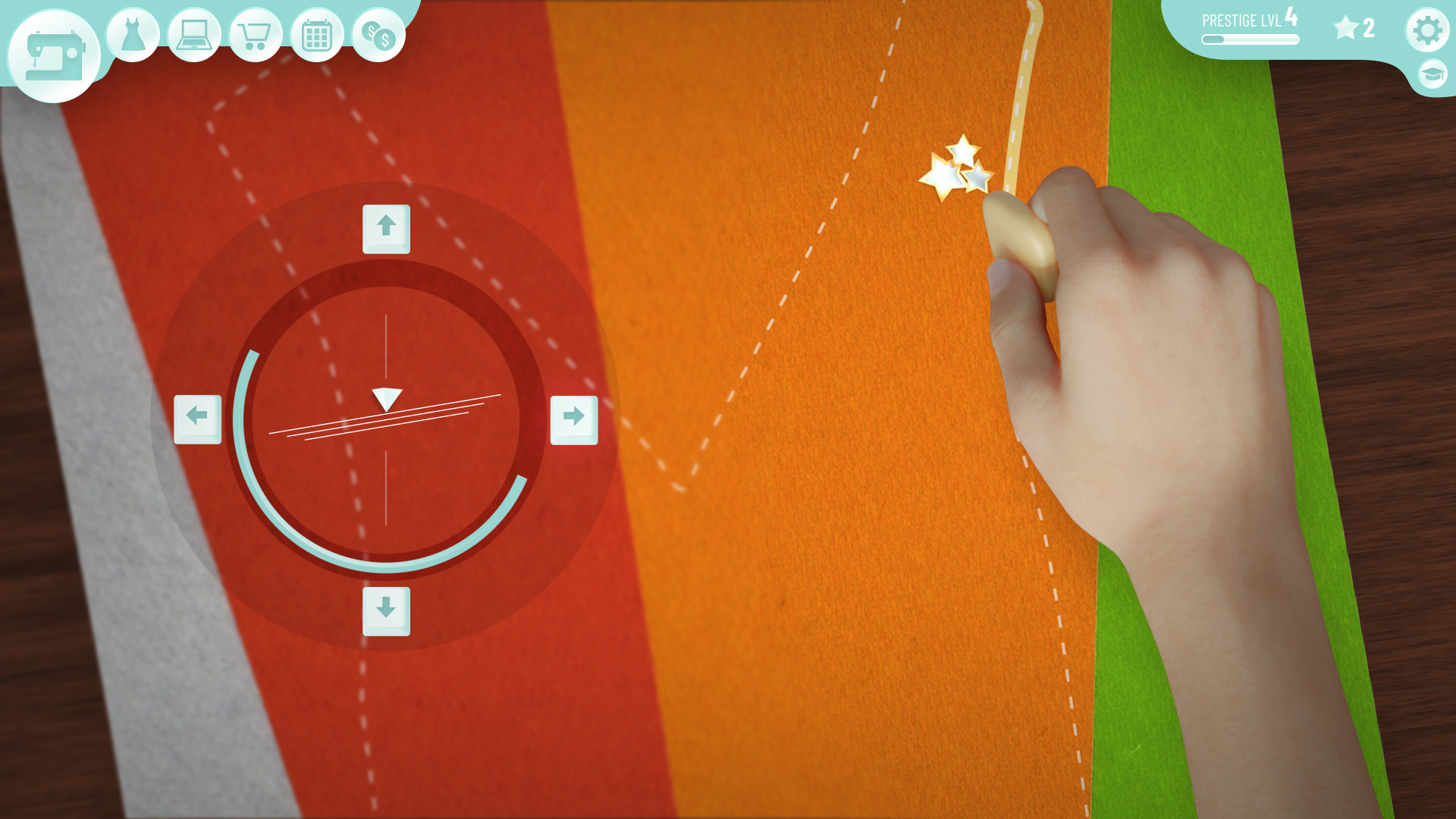The height and width of the screenshot is (819, 1456).
Task: View your money and earnings
Action: pos(377,33)
